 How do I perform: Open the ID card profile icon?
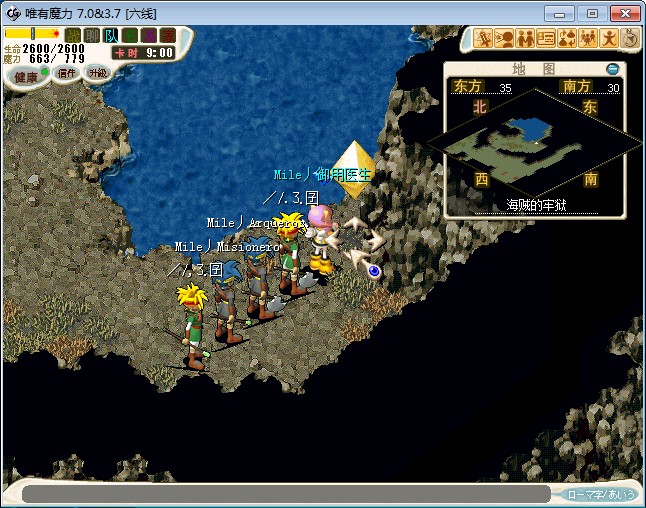point(546,39)
